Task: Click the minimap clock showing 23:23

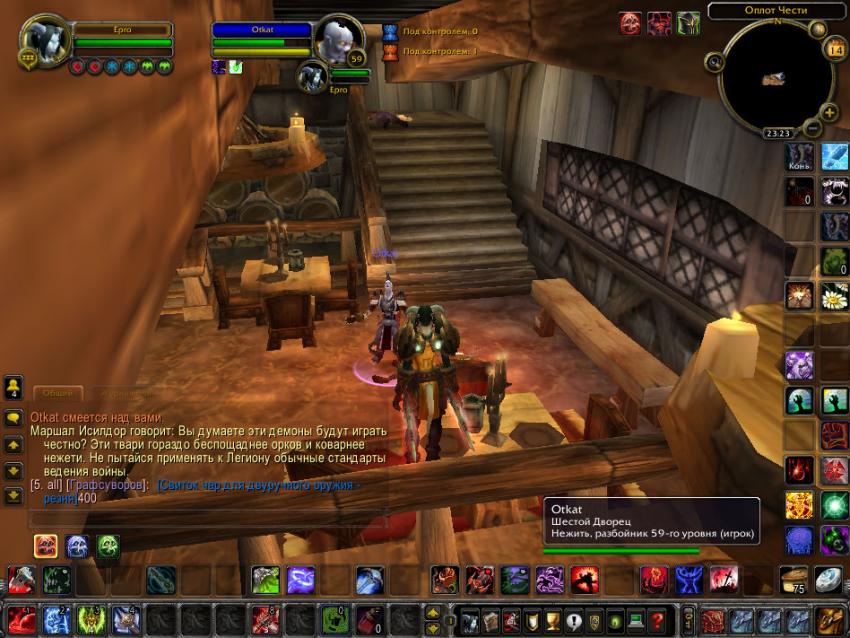Action: coord(776,133)
